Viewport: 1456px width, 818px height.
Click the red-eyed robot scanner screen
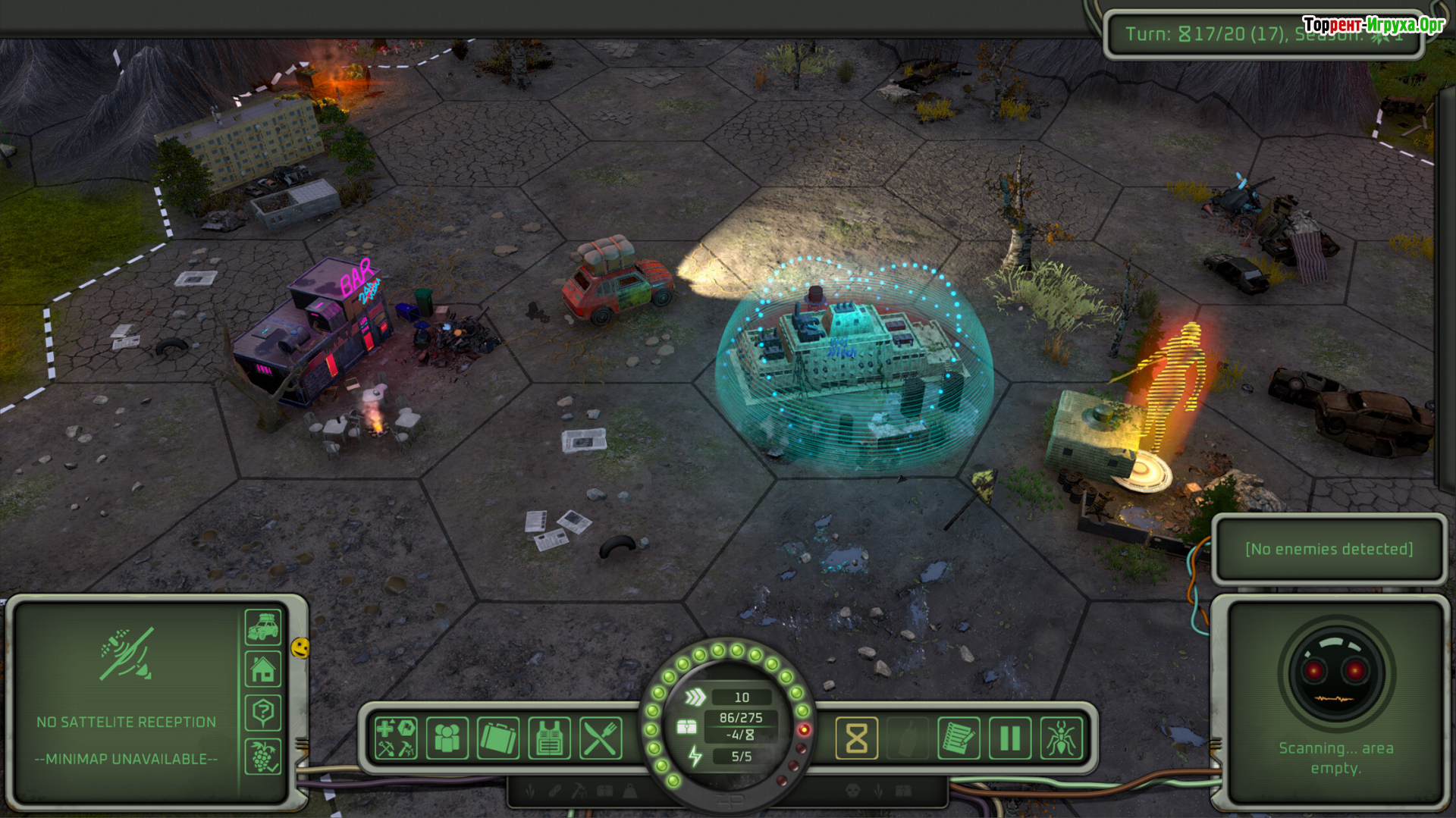[x=1335, y=673]
